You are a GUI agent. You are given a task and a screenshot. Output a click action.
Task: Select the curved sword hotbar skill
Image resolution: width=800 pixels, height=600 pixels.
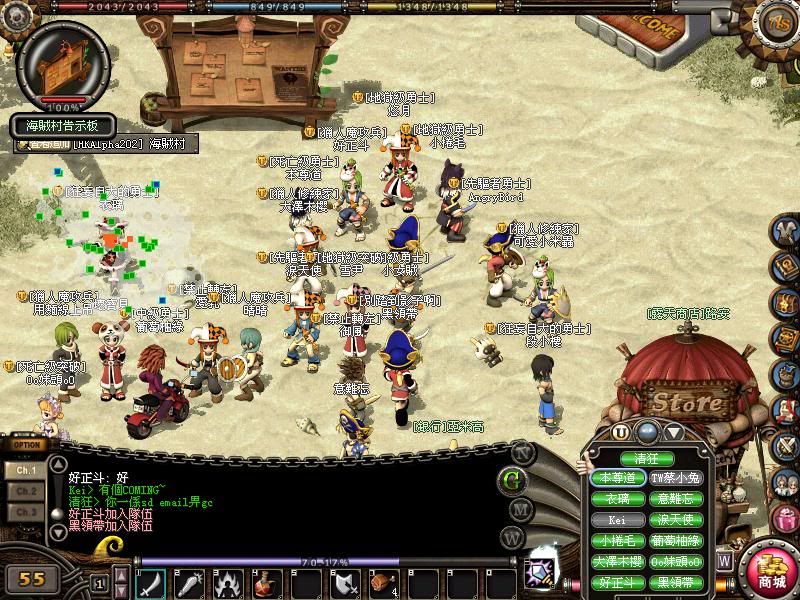(151, 582)
